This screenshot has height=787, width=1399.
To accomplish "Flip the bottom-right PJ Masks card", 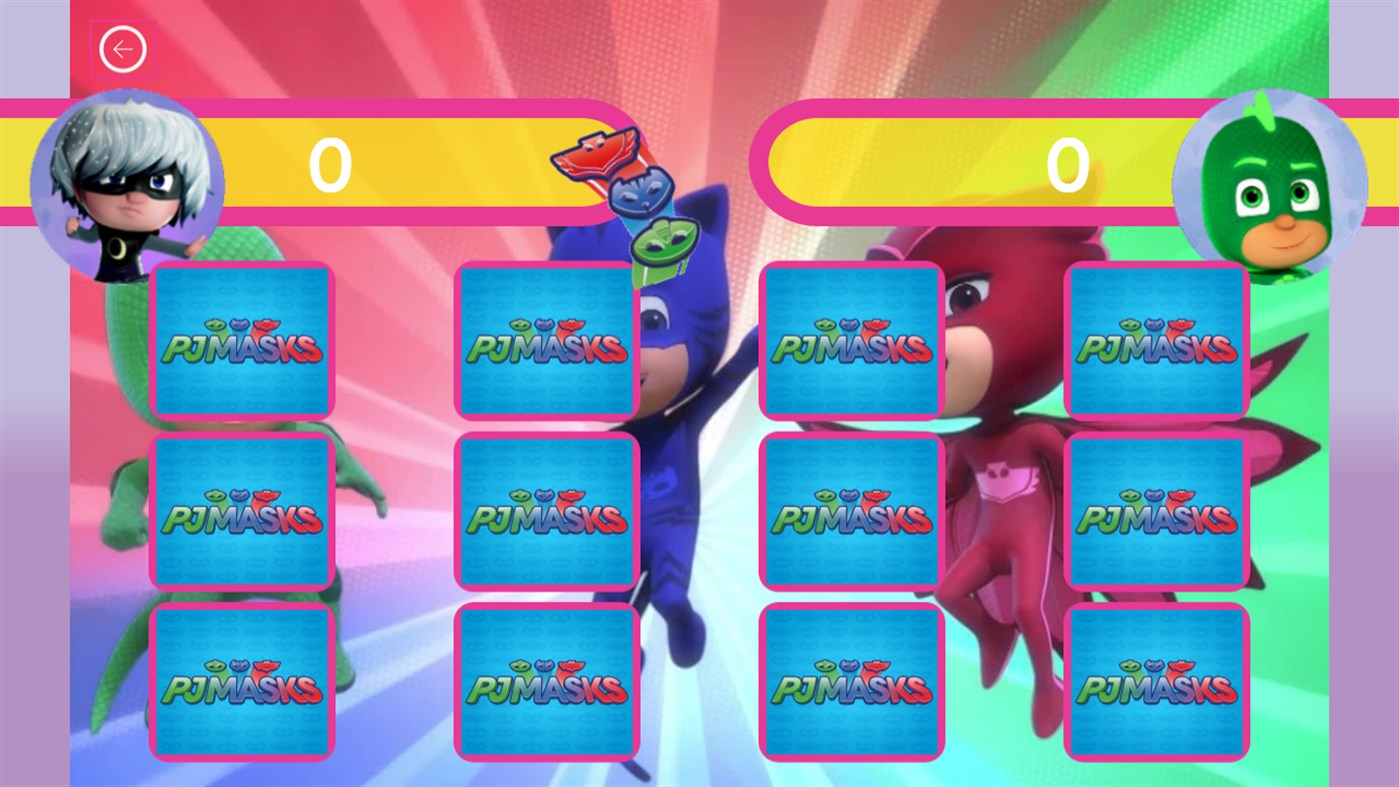I will pyautogui.click(x=1157, y=683).
